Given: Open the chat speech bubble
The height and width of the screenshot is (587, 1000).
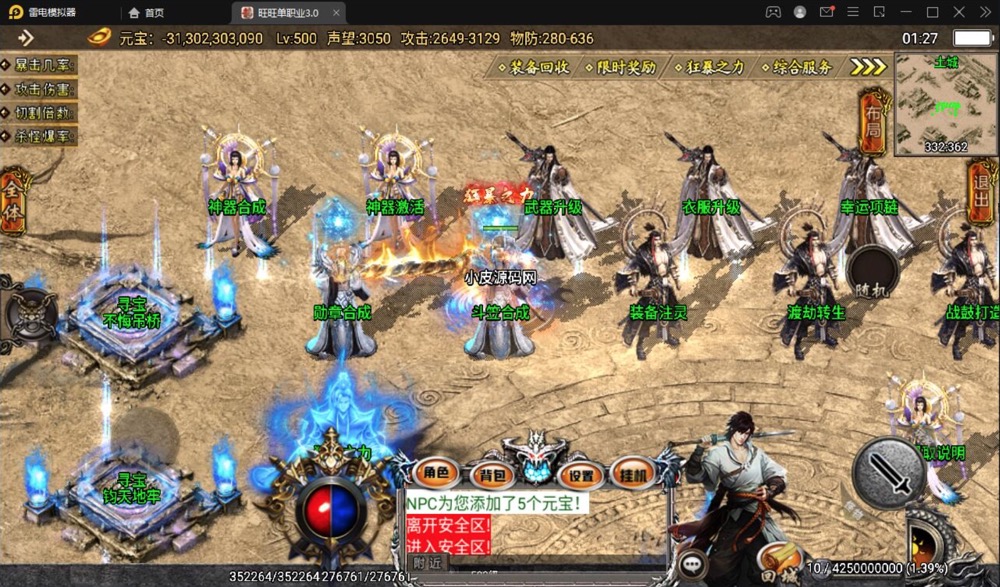Looking at the screenshot, I should click(692, 566).
